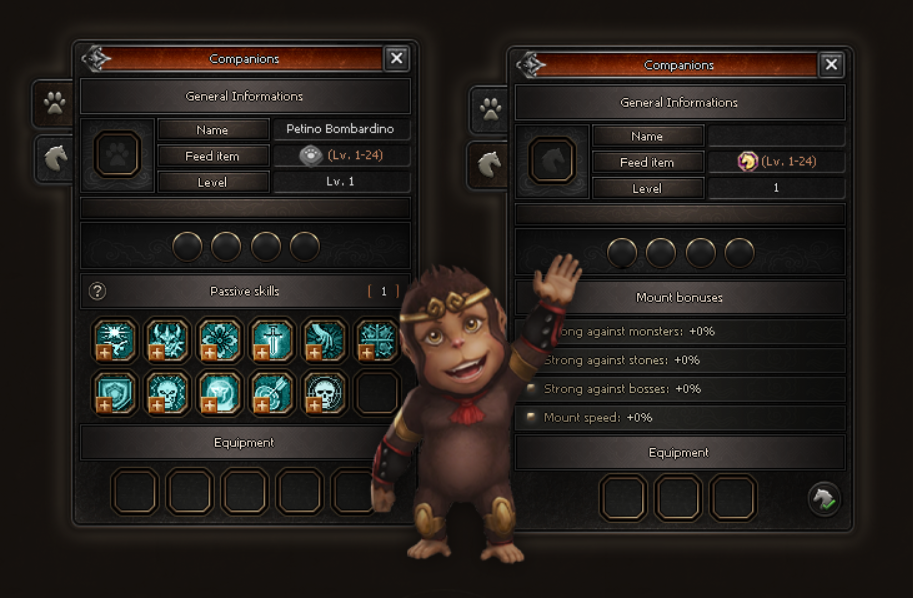The image size is (913, 598).
Task: Upgrade the starburst passive skill
Action: pyautogui.click(x=104, y=351)
